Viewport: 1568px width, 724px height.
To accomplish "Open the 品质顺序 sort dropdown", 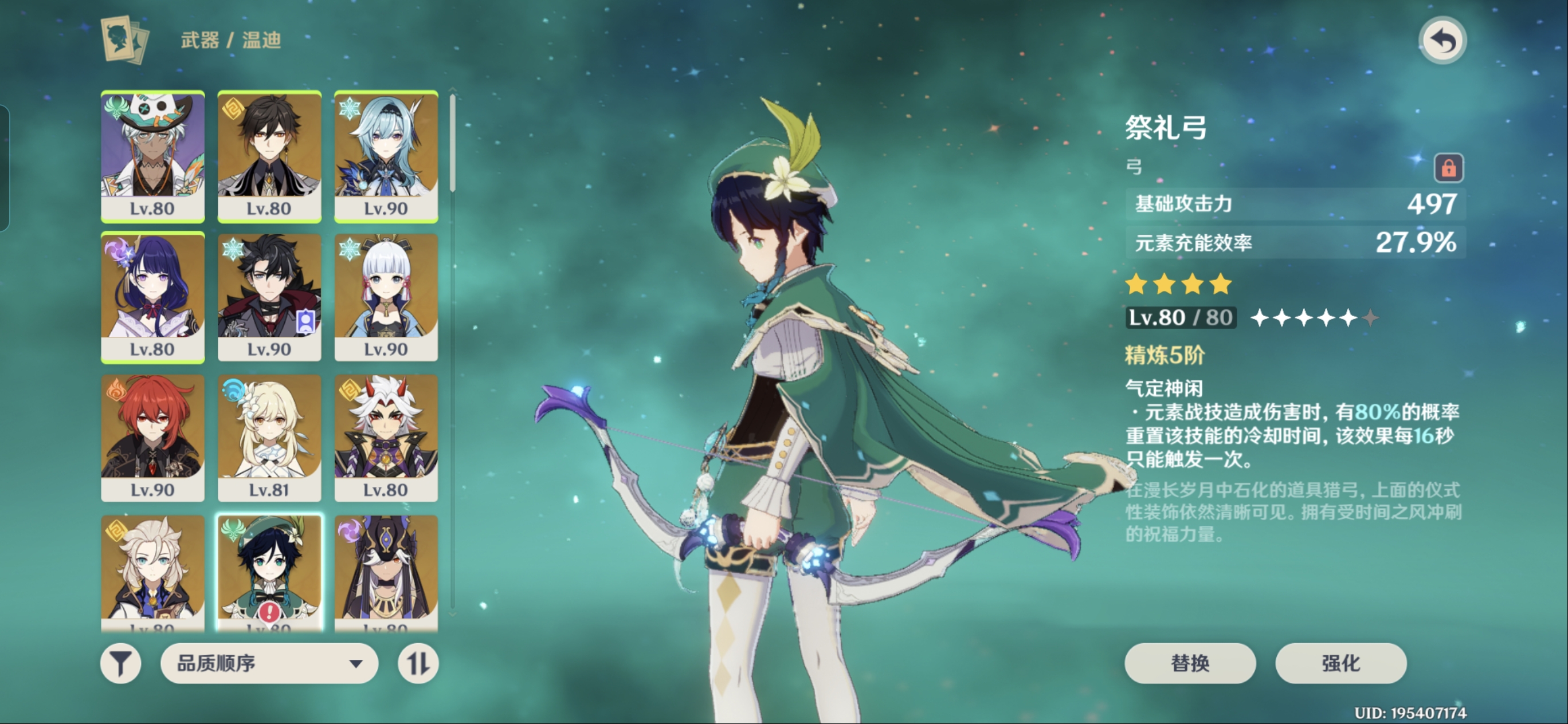I will 269,663.
